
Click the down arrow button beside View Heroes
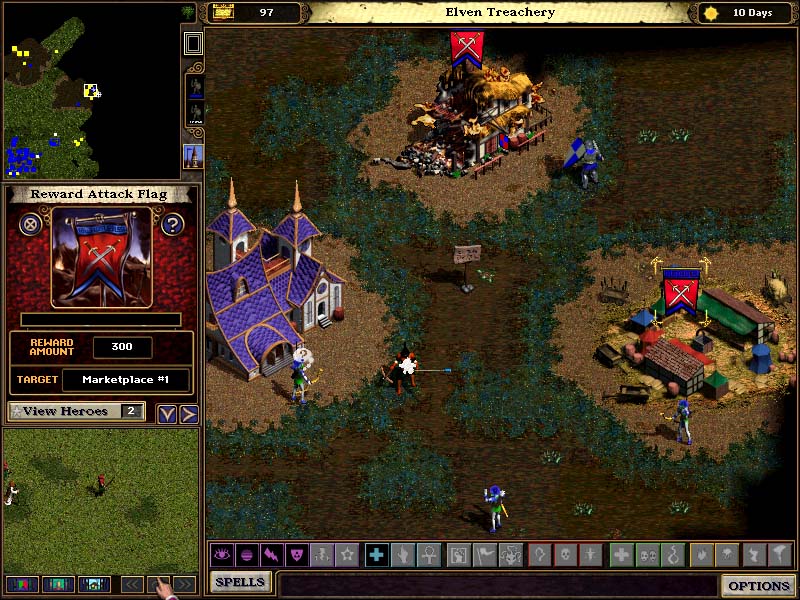pos(166,414)
